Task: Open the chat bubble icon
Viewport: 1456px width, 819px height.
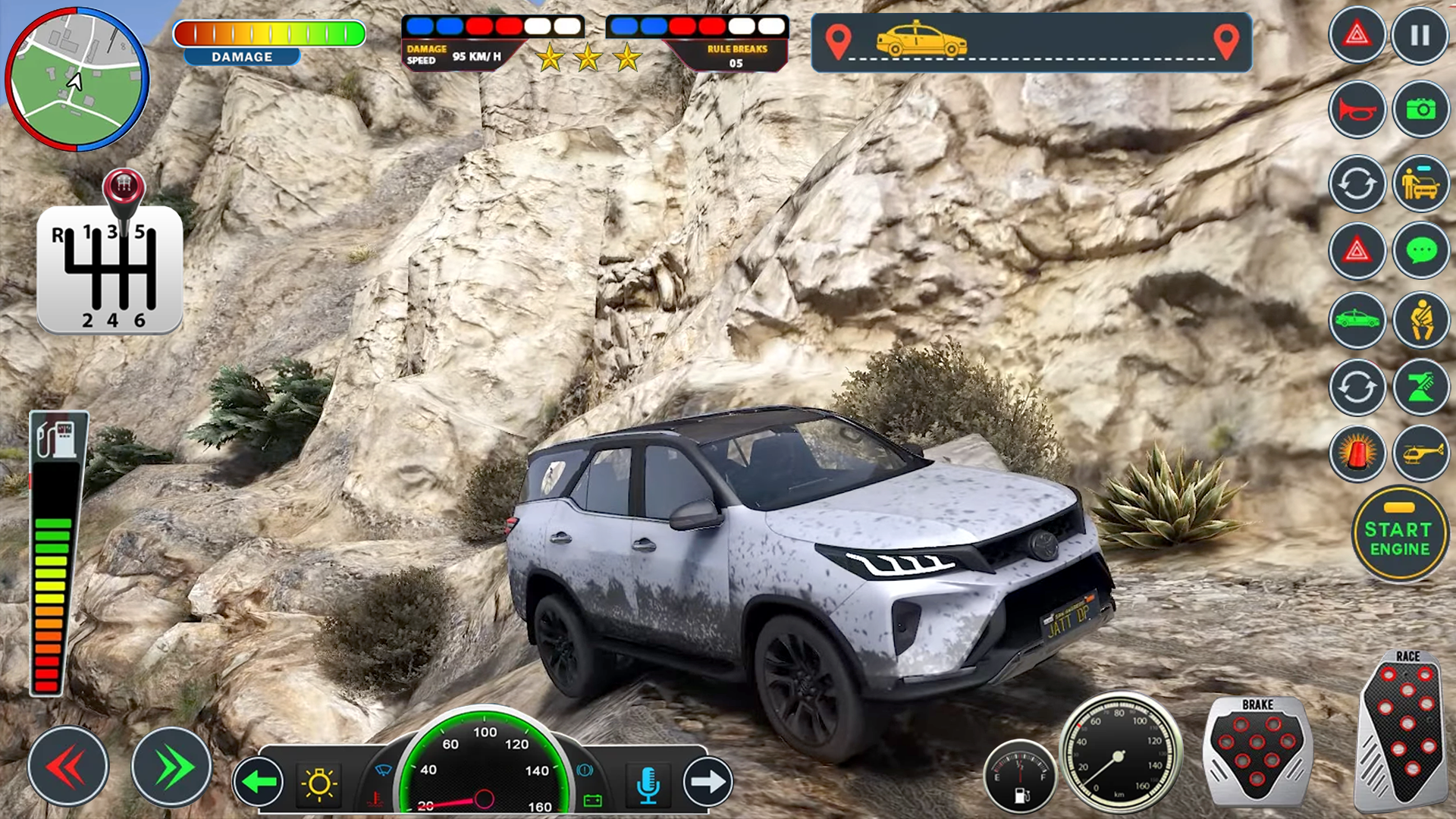Action: point(1421,250)
